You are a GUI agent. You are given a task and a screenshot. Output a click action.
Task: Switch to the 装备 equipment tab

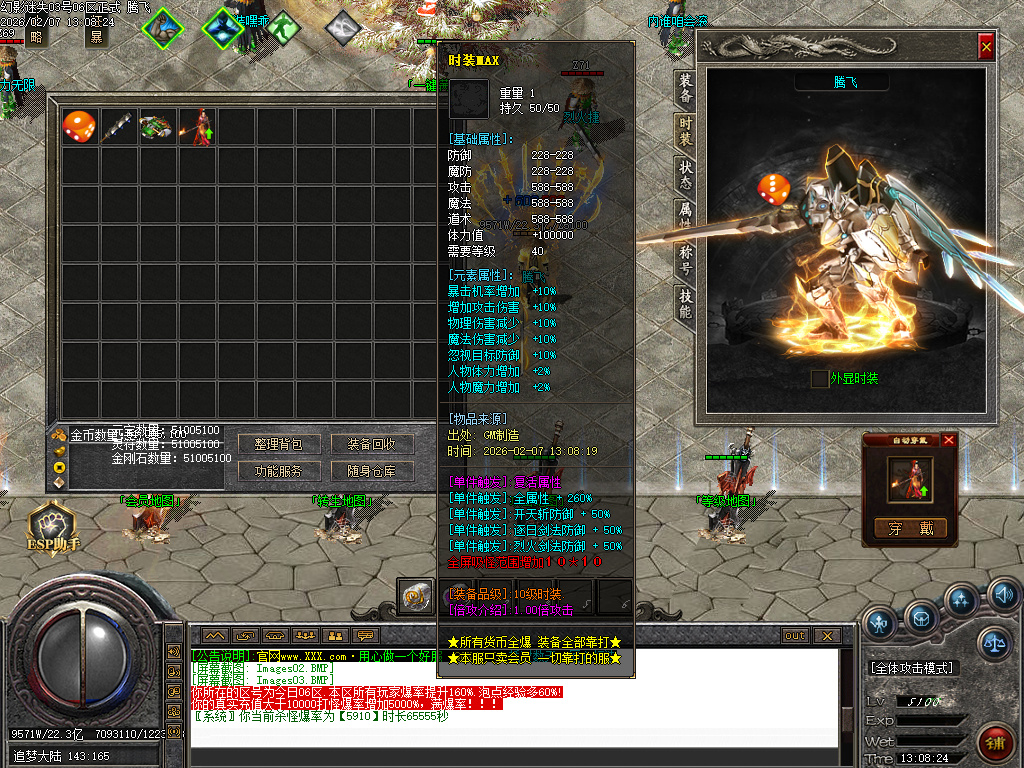[685, 90]
